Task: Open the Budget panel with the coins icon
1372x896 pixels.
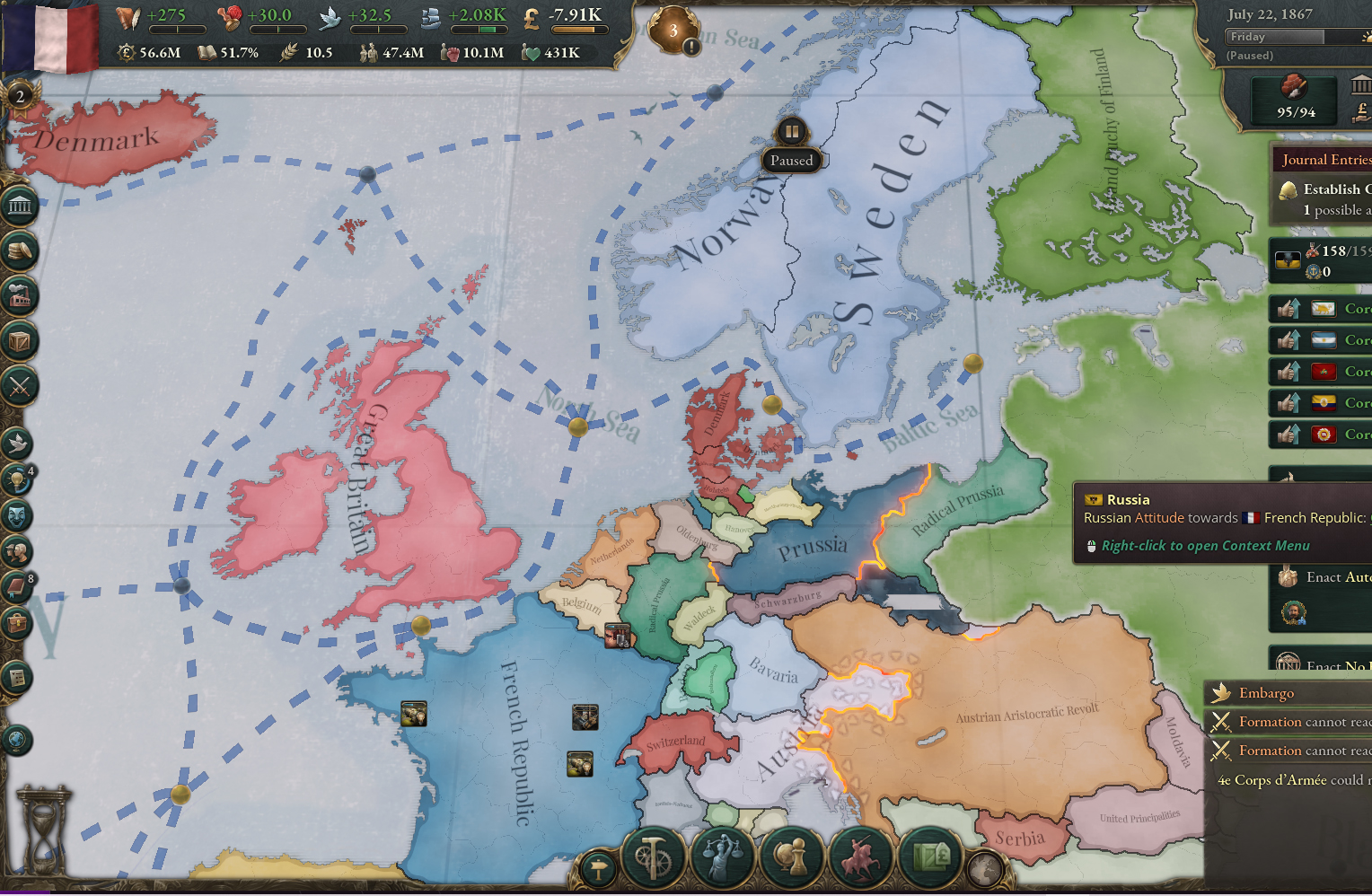Action: click(19, 251)
